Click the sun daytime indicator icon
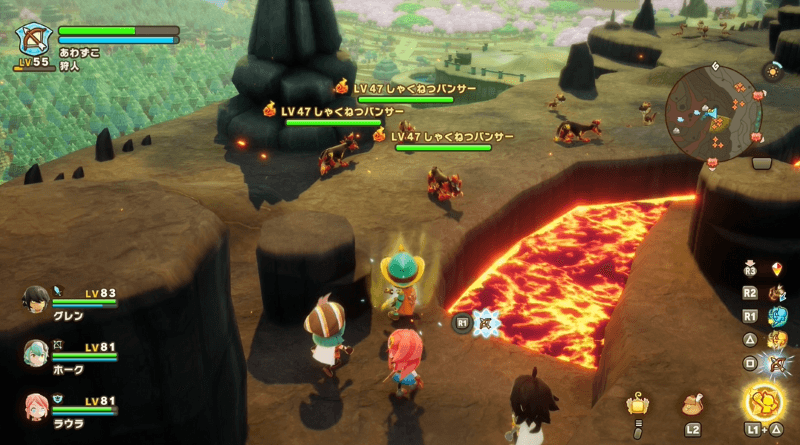This screenshot has height=445, width=800. click(x=772, y=72)
